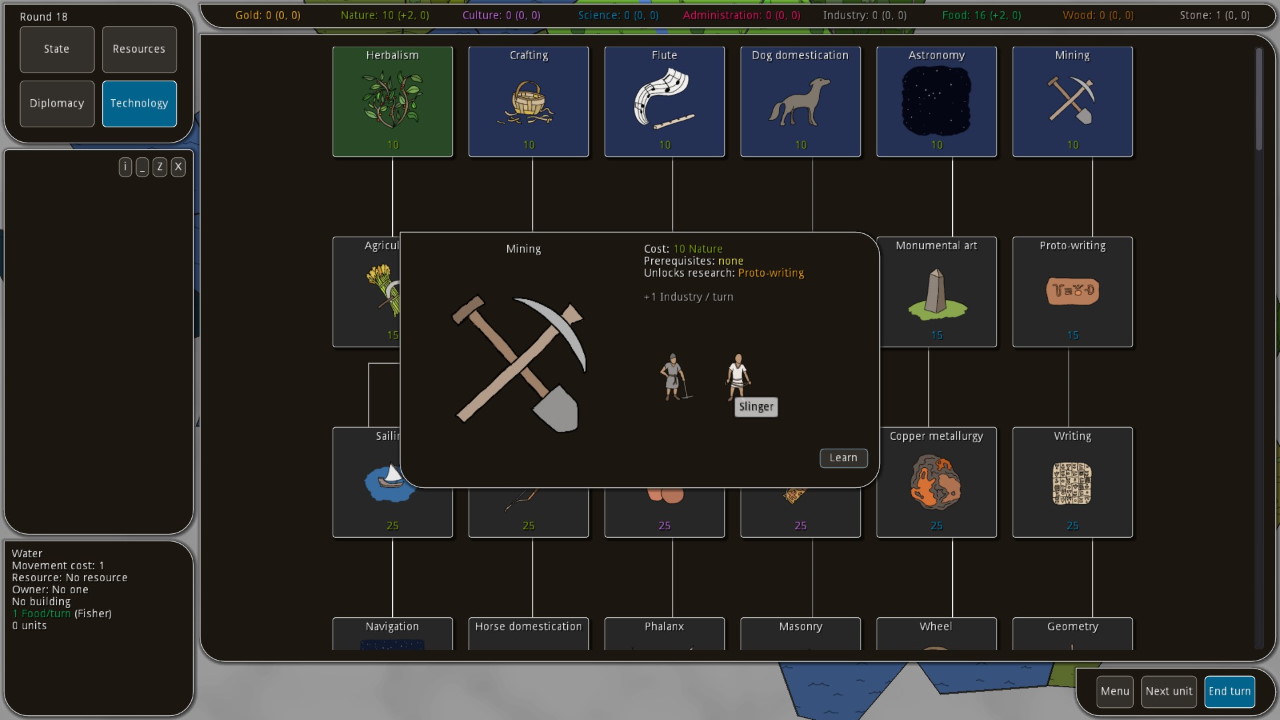Select the Herbalism technology tile
Screen dimensions: 1280x720
tap(392, 101)
